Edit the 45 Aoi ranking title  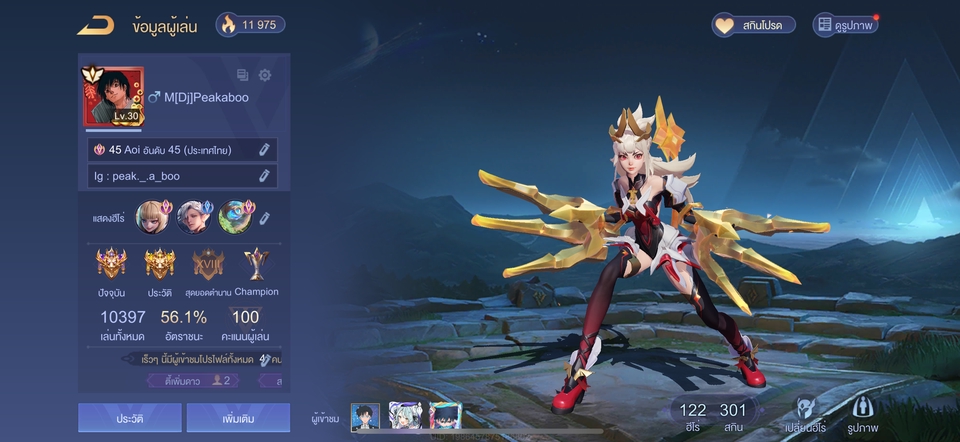click(x=264, y=150)
